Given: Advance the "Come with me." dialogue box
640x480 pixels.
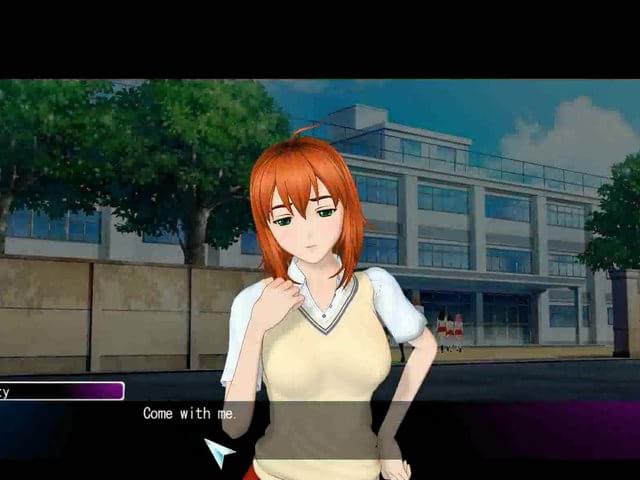Looking at the screenshot, I should point(219,452).
